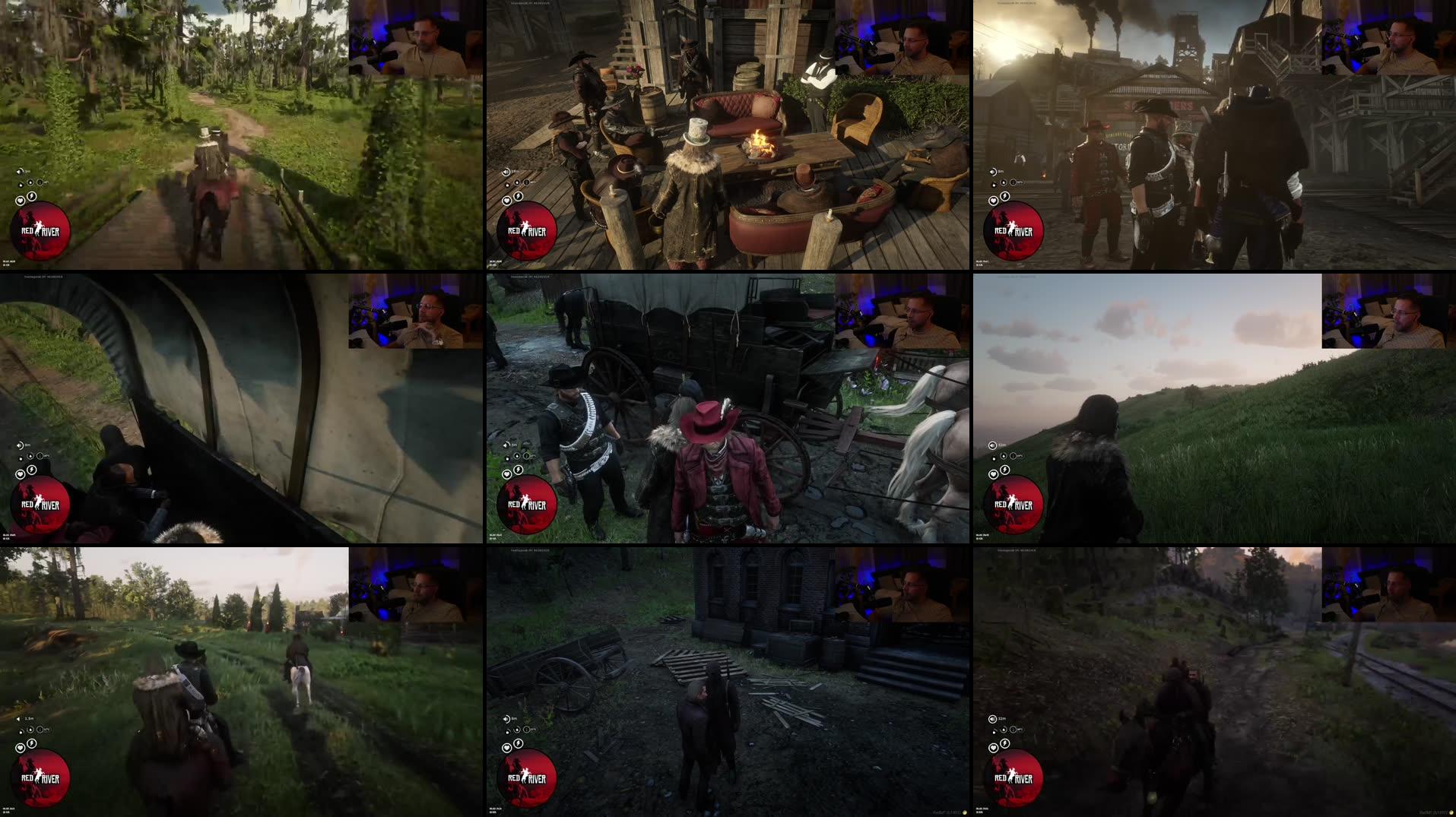This screenshot has height=817, width=1456.
Task: Select the speaker icon in middle-right tile
Action: (x=991, y=446)
